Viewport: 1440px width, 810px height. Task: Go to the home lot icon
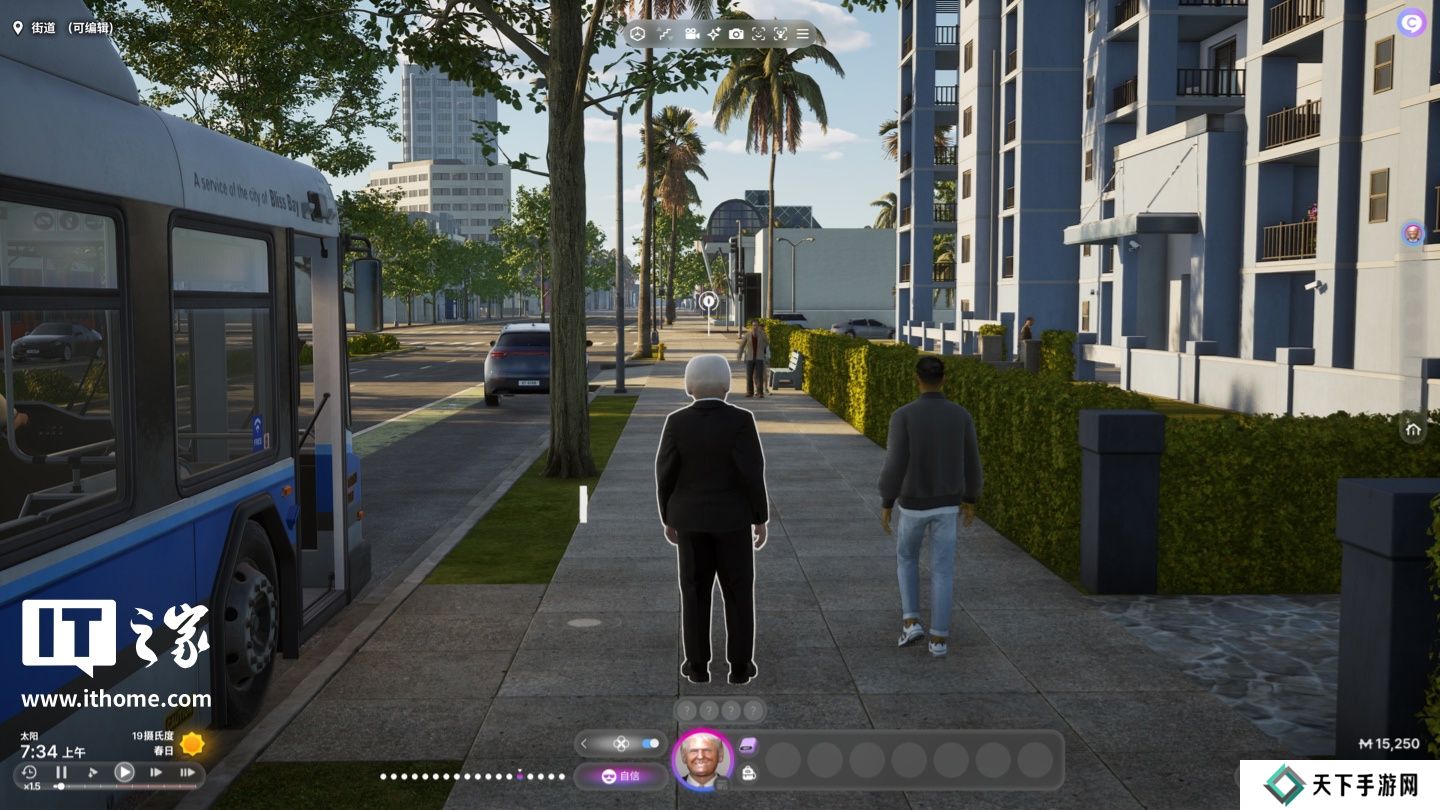1413,429
